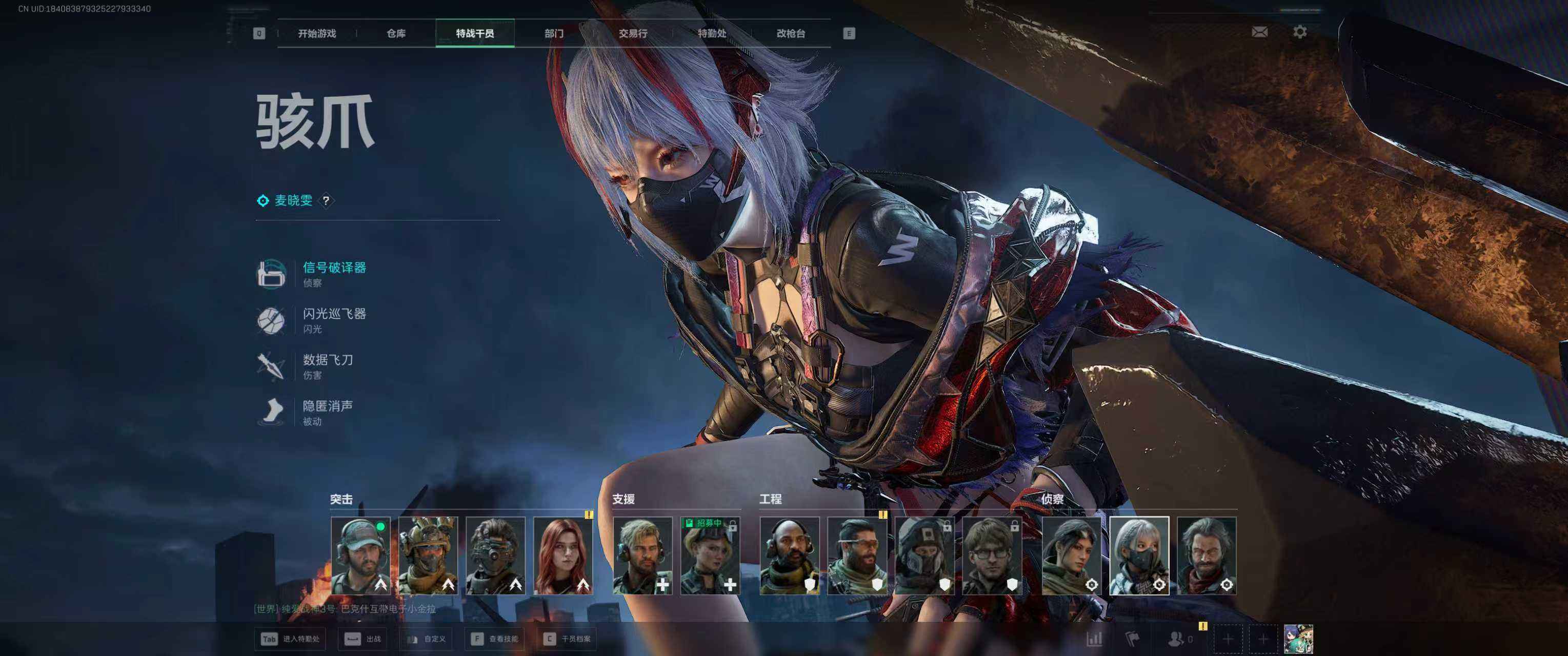View the 数据飞刀 skill entry
The image size is (1568, 656).
[x=328, y=360]
